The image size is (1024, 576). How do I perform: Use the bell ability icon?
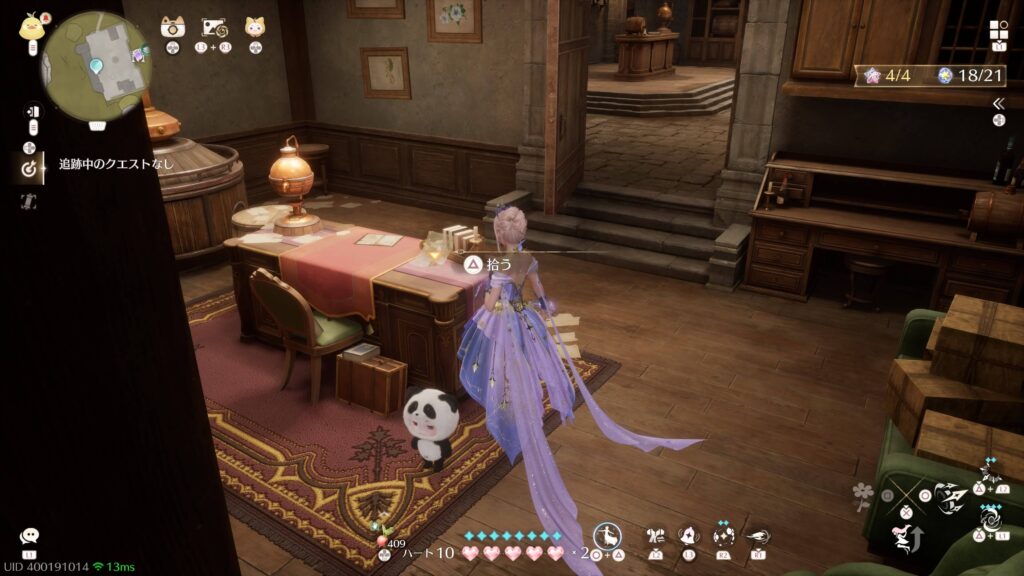pos(689,536)
